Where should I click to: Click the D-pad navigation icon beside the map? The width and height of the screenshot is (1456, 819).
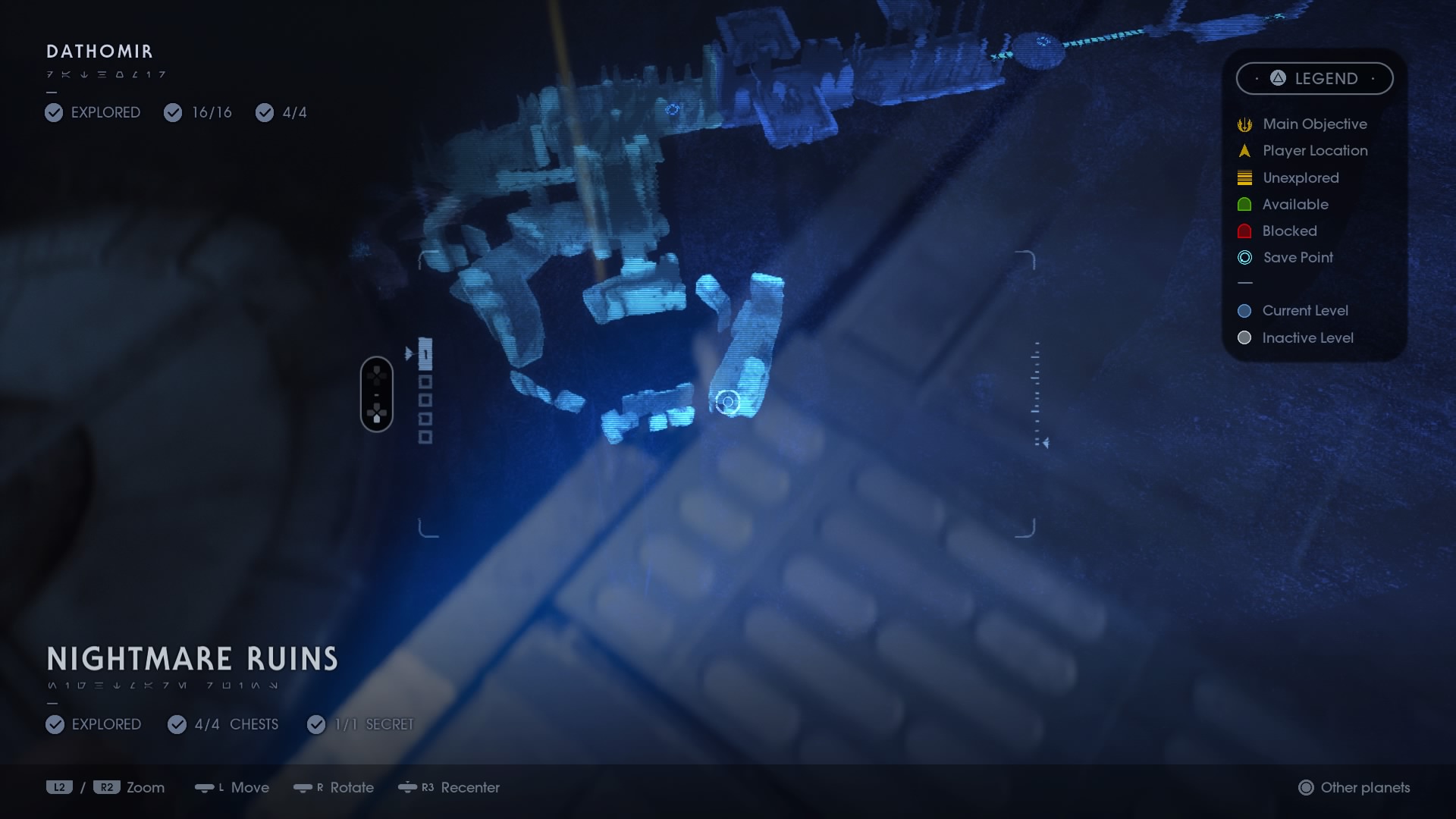point(377,393)
